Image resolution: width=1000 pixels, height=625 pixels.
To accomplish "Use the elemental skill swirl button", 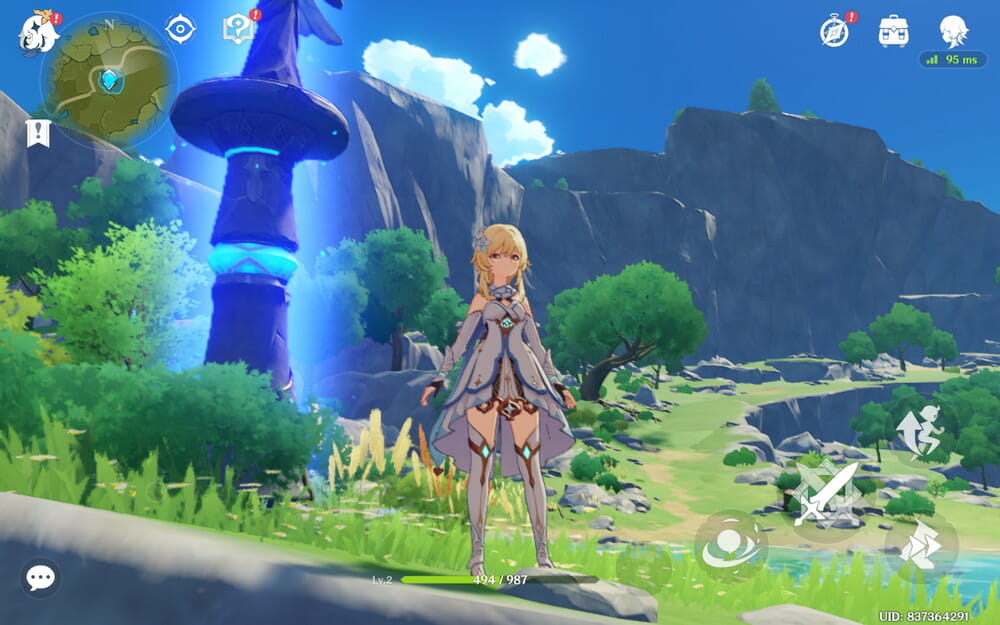I will coord(731,546).
